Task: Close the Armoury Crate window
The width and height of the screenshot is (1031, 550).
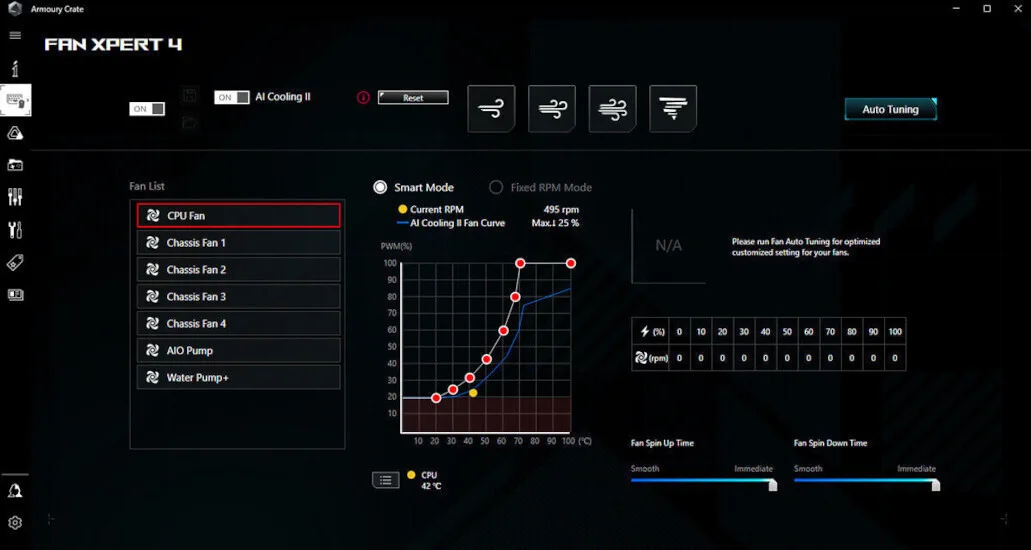Action: pyautogui.click(x=1015, y=9)
